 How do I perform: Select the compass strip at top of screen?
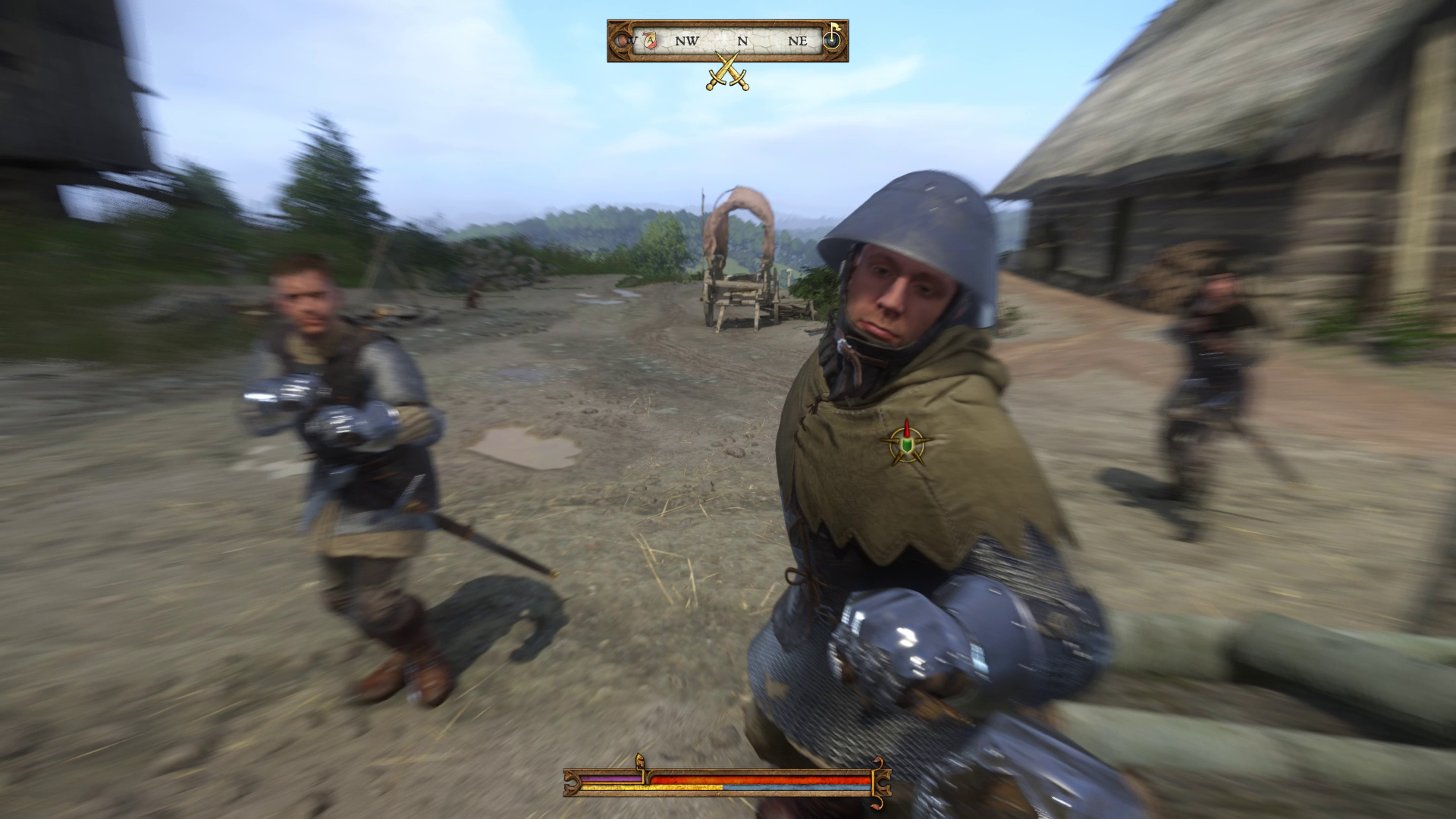(x=728, y=42)
